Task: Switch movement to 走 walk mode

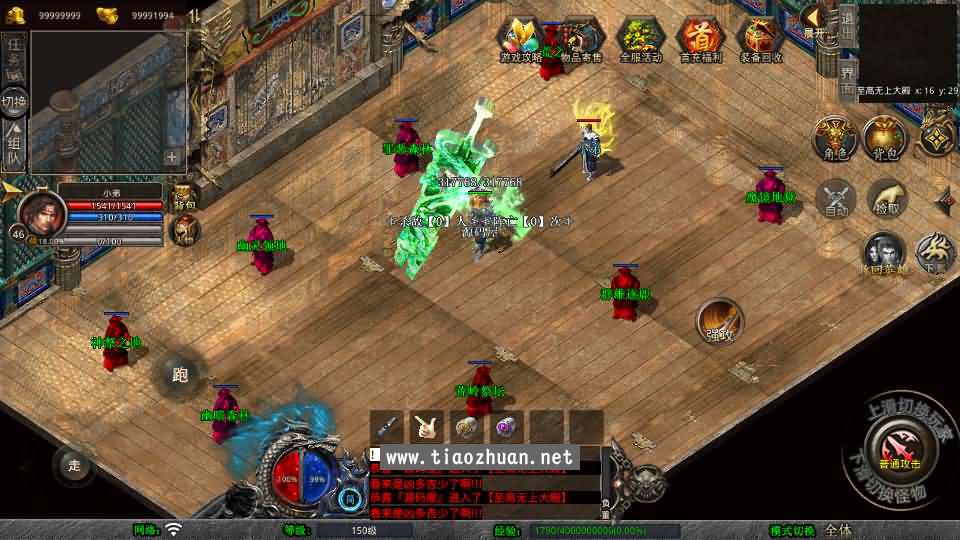Action: coord(73,464)
